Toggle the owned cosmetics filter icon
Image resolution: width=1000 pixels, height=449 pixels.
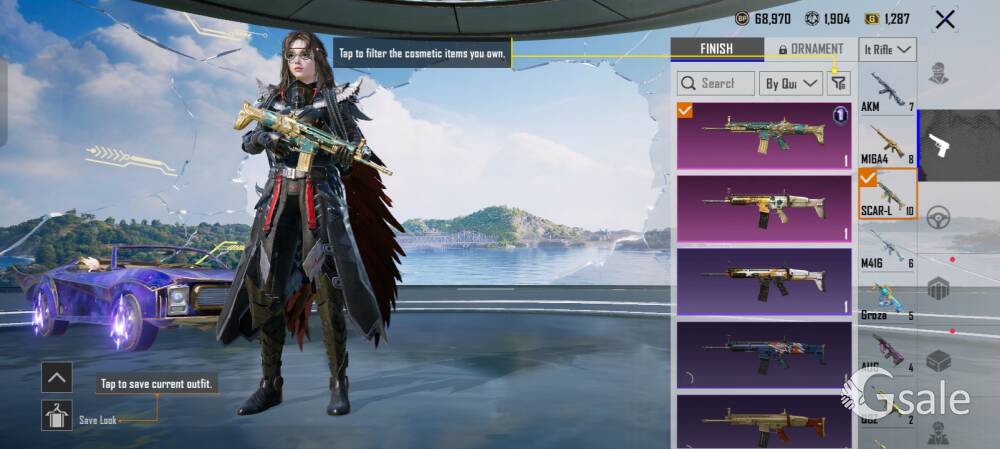tap(838, 84)
